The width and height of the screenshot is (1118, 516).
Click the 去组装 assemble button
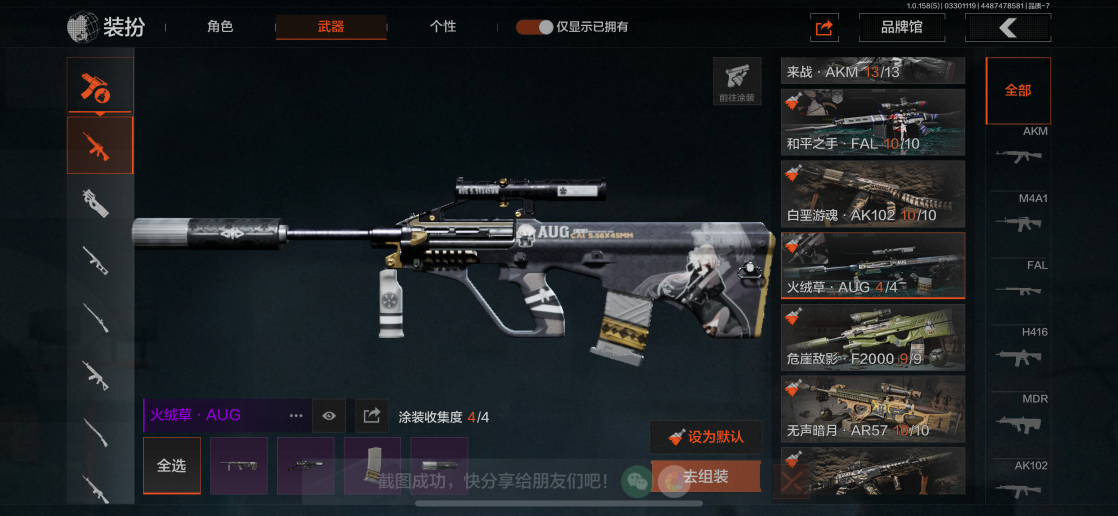[705, 477]
